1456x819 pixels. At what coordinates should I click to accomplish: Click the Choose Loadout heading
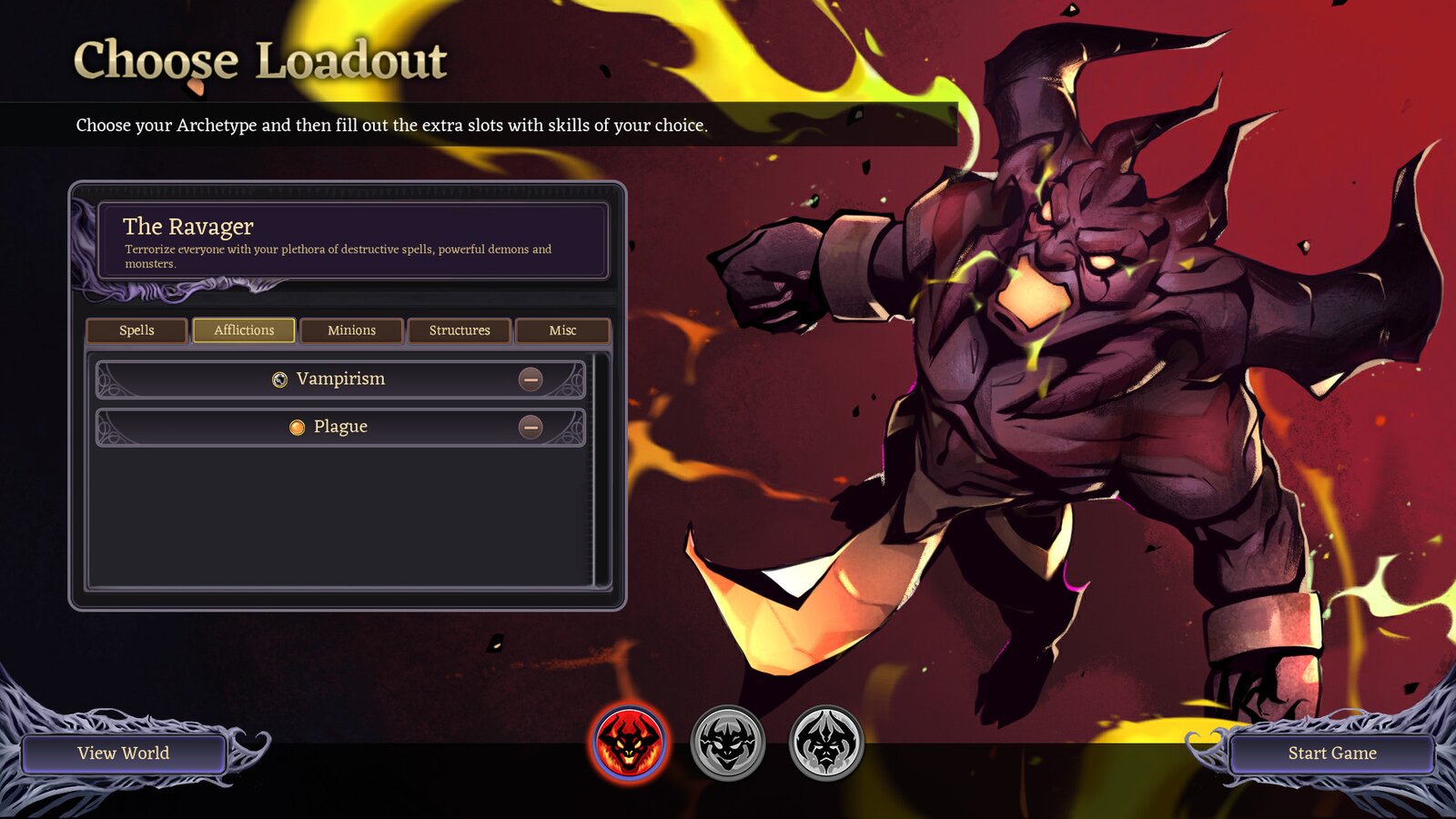click(x=261, y=60)
